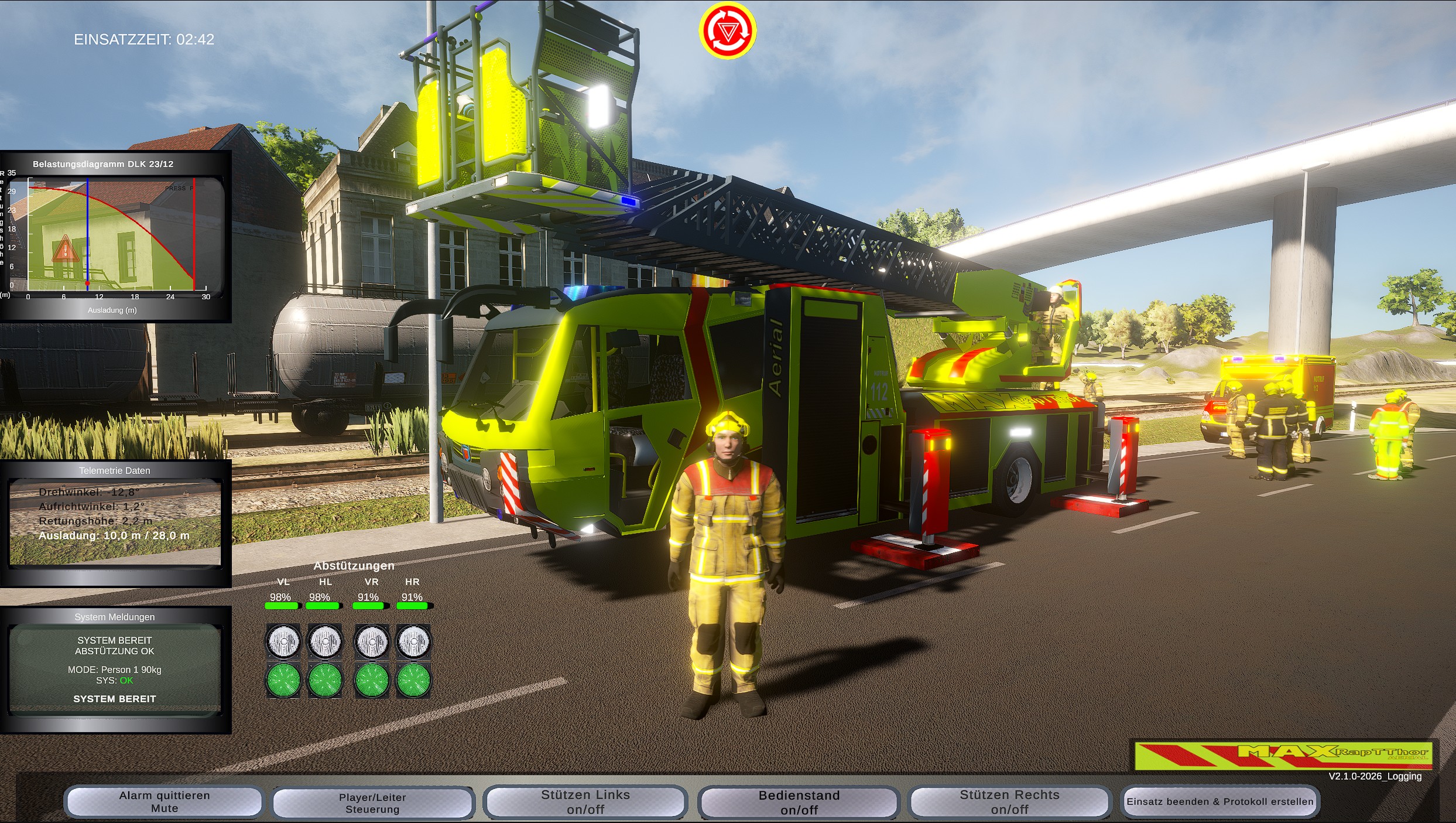
Task: Click the VL white indicator lamp
Action: (x=284, y=641)
